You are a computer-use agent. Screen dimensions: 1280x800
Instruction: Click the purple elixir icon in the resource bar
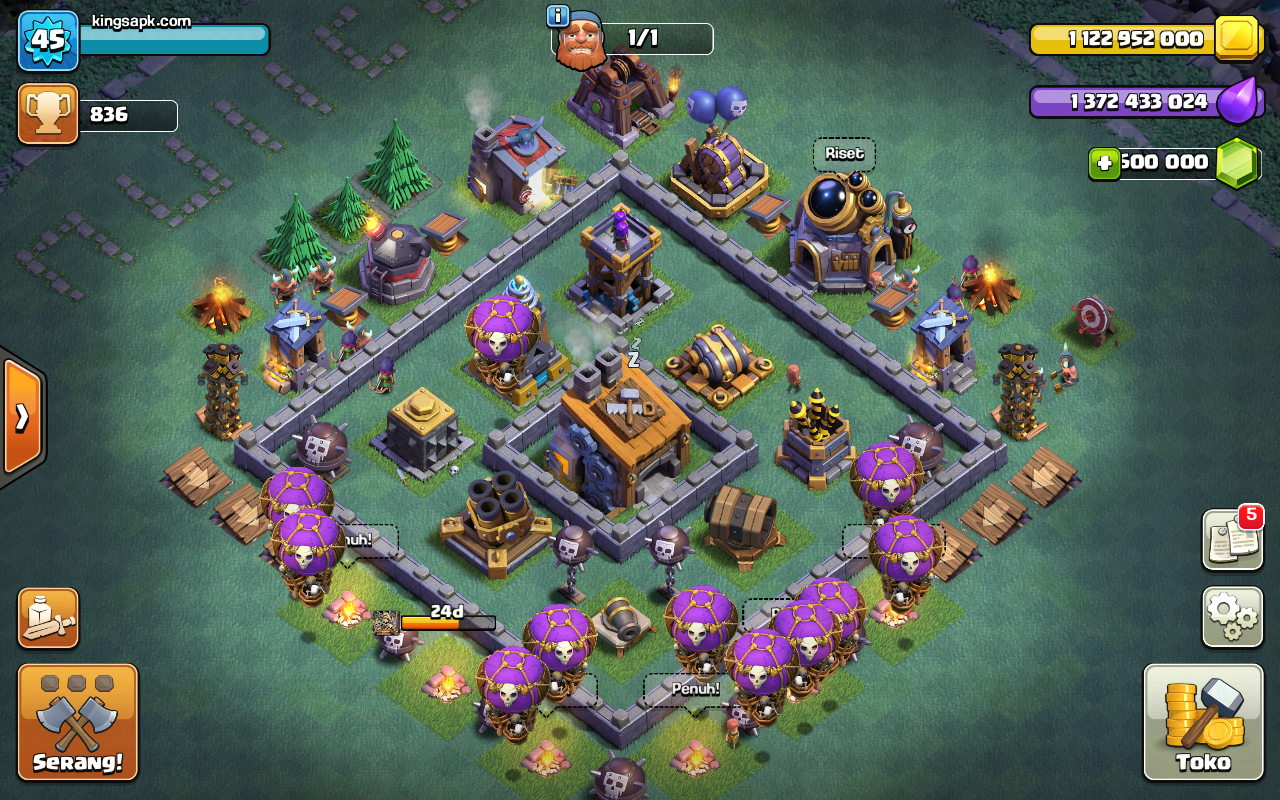tap(1240, 101)
